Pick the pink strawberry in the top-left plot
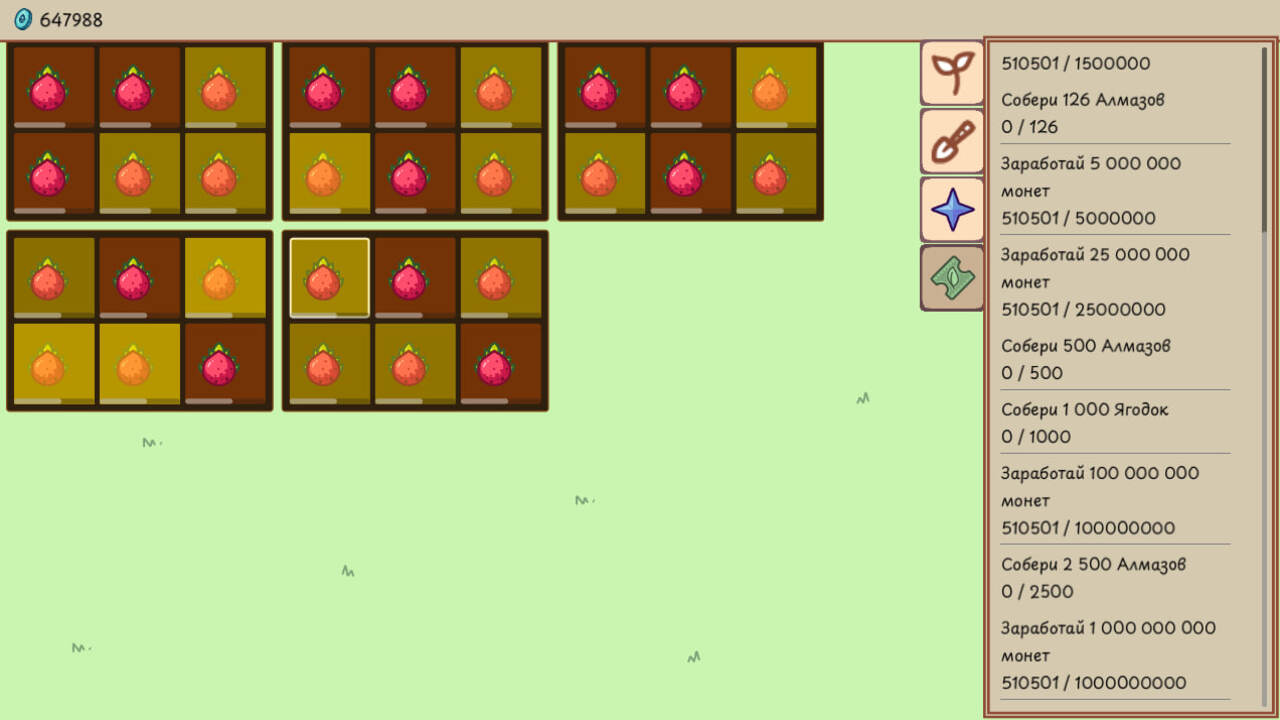 pos(51,88)
